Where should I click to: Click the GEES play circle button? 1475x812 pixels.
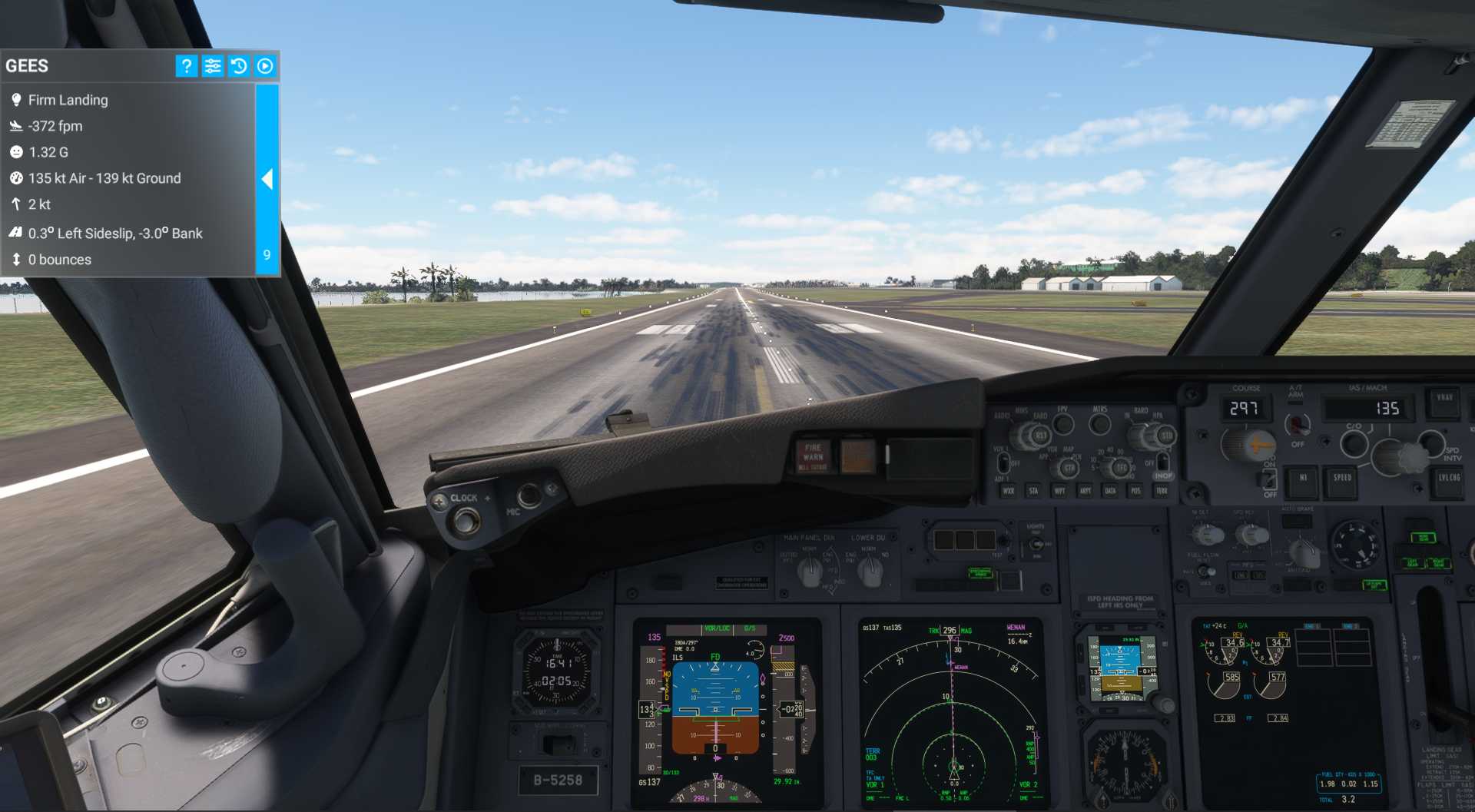point(265,66)
